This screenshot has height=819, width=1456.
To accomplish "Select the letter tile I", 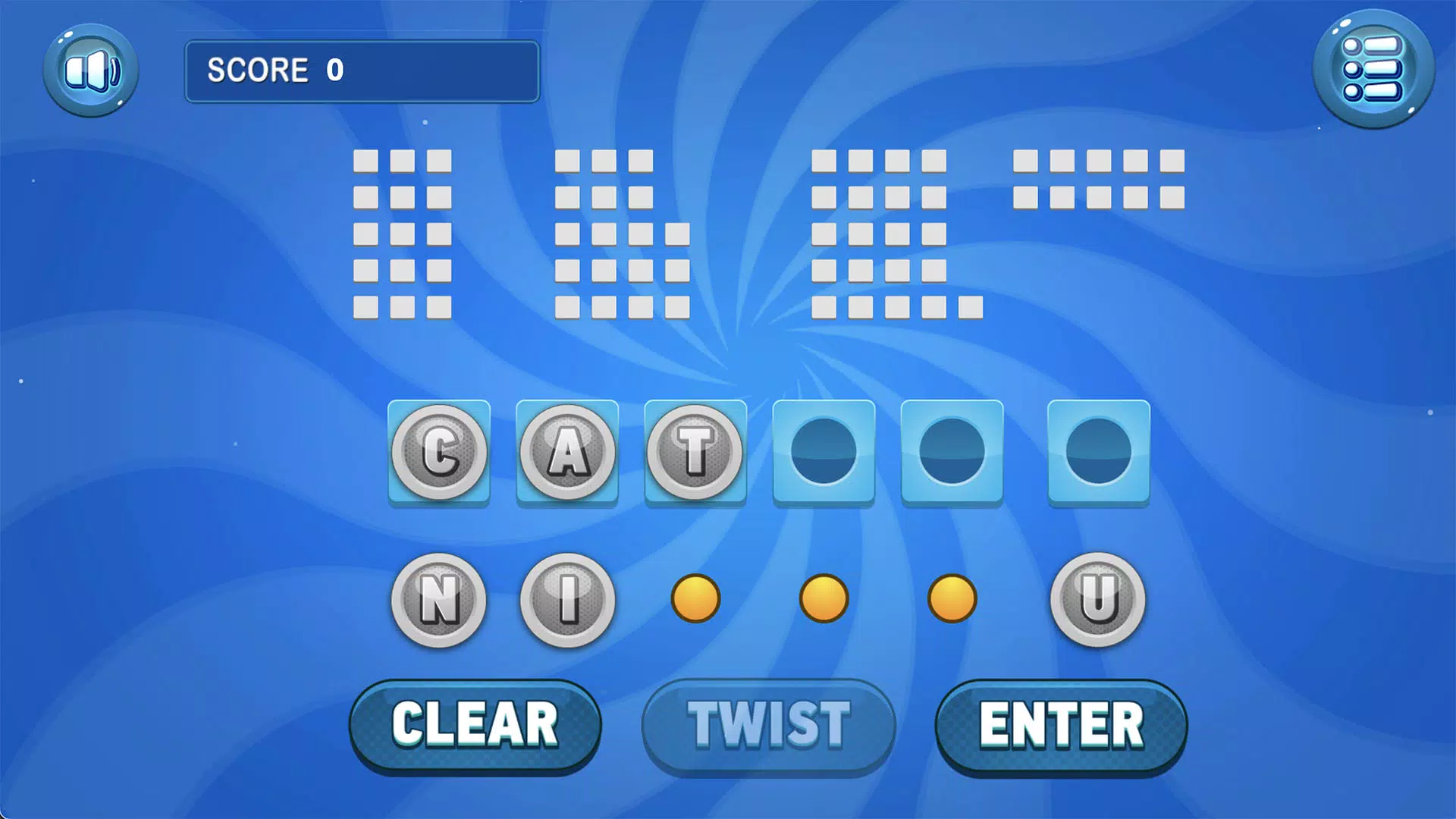I will [567, 598].
